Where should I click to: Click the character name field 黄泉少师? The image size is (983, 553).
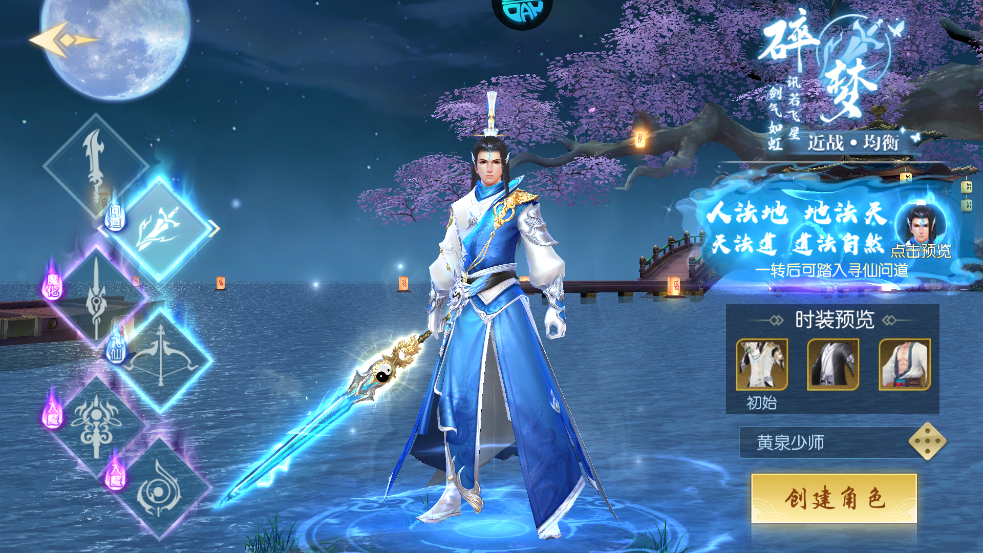pyautogui.click(x=820, y=442)
